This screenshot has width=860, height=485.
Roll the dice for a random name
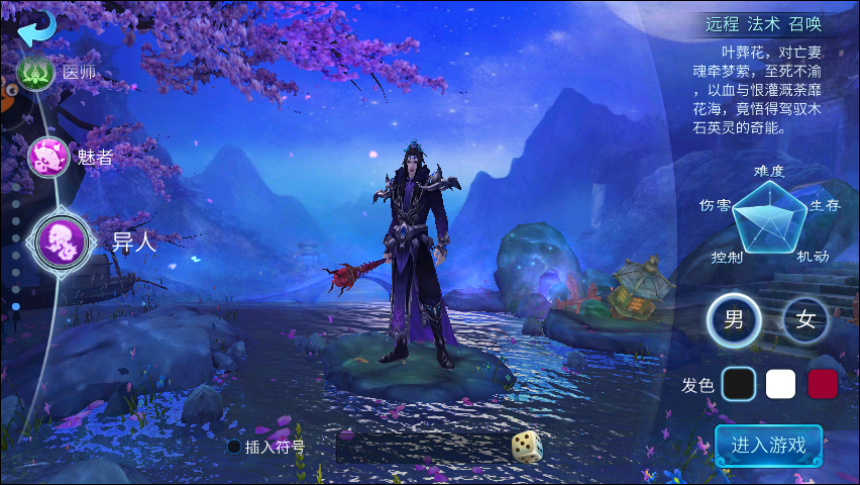coord(527,446)
